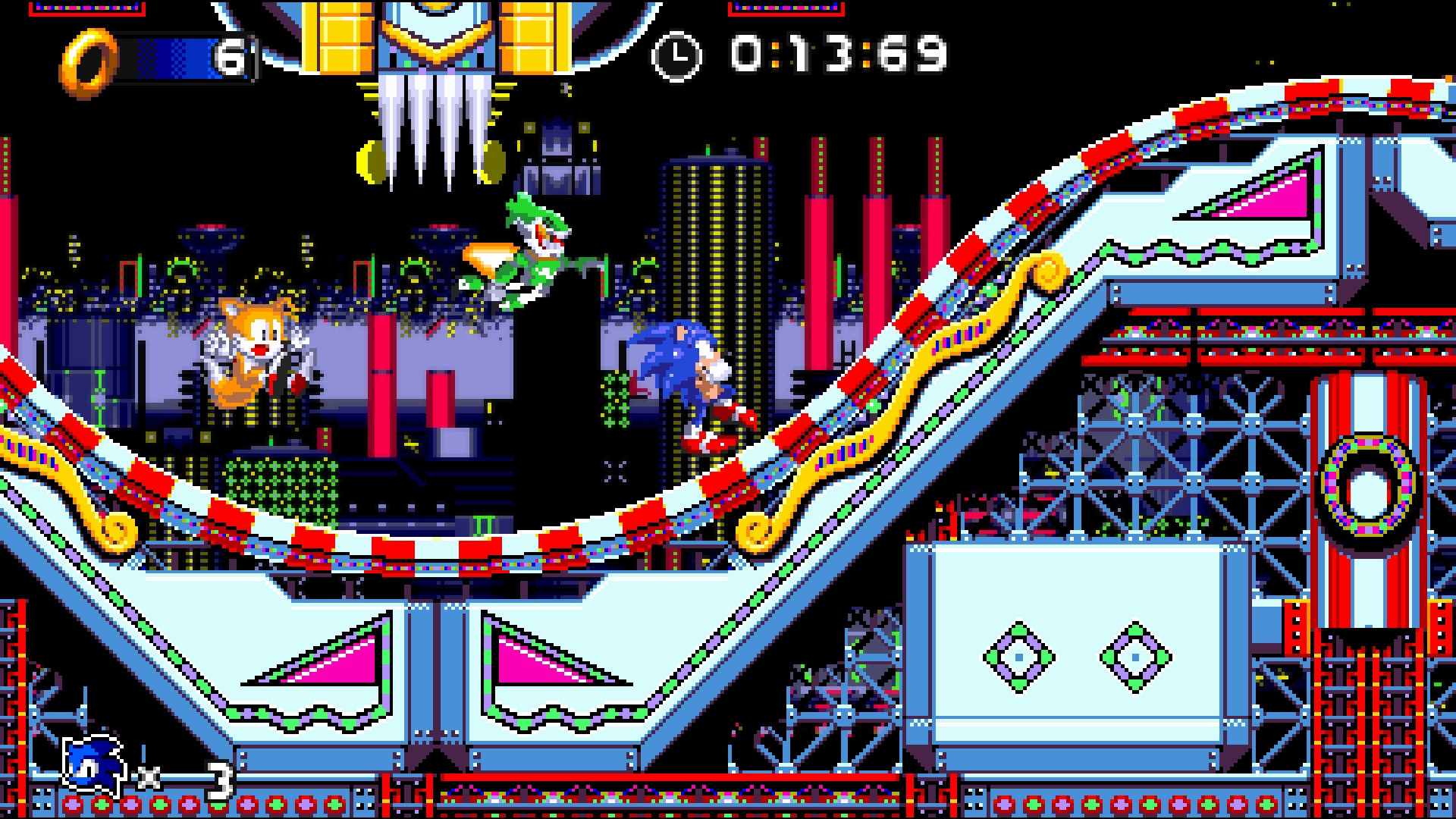Click the ring count number 6
Viewport: 1456px width, 819px height.
[233, 57]
